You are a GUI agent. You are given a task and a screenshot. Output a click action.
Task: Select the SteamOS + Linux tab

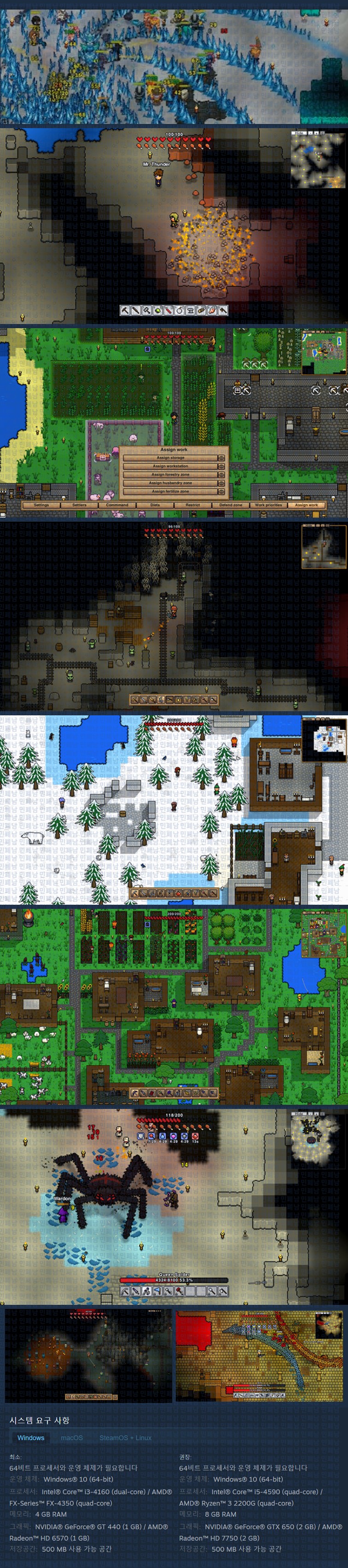click(125, 1438)
